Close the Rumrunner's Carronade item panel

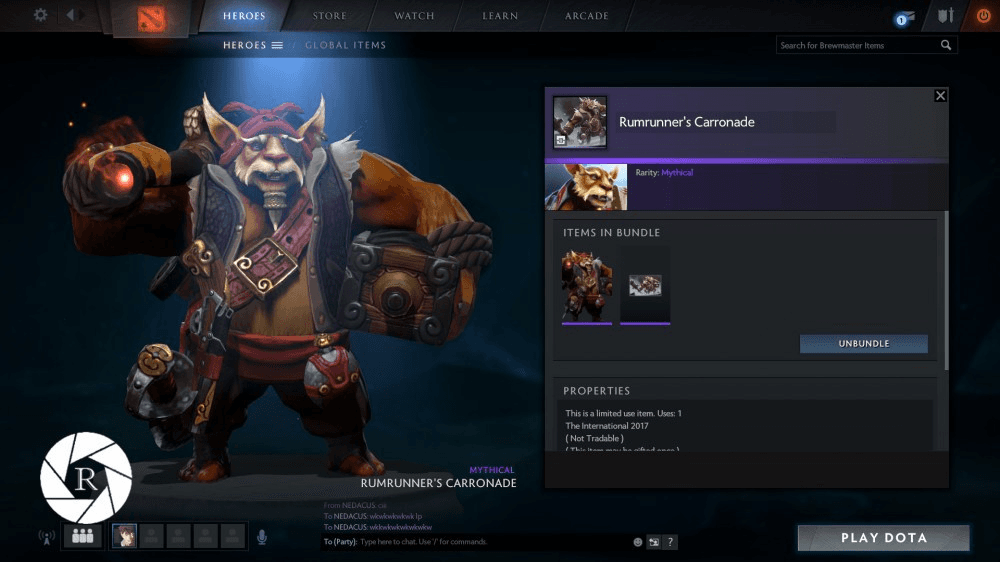(x=940, y=95)
